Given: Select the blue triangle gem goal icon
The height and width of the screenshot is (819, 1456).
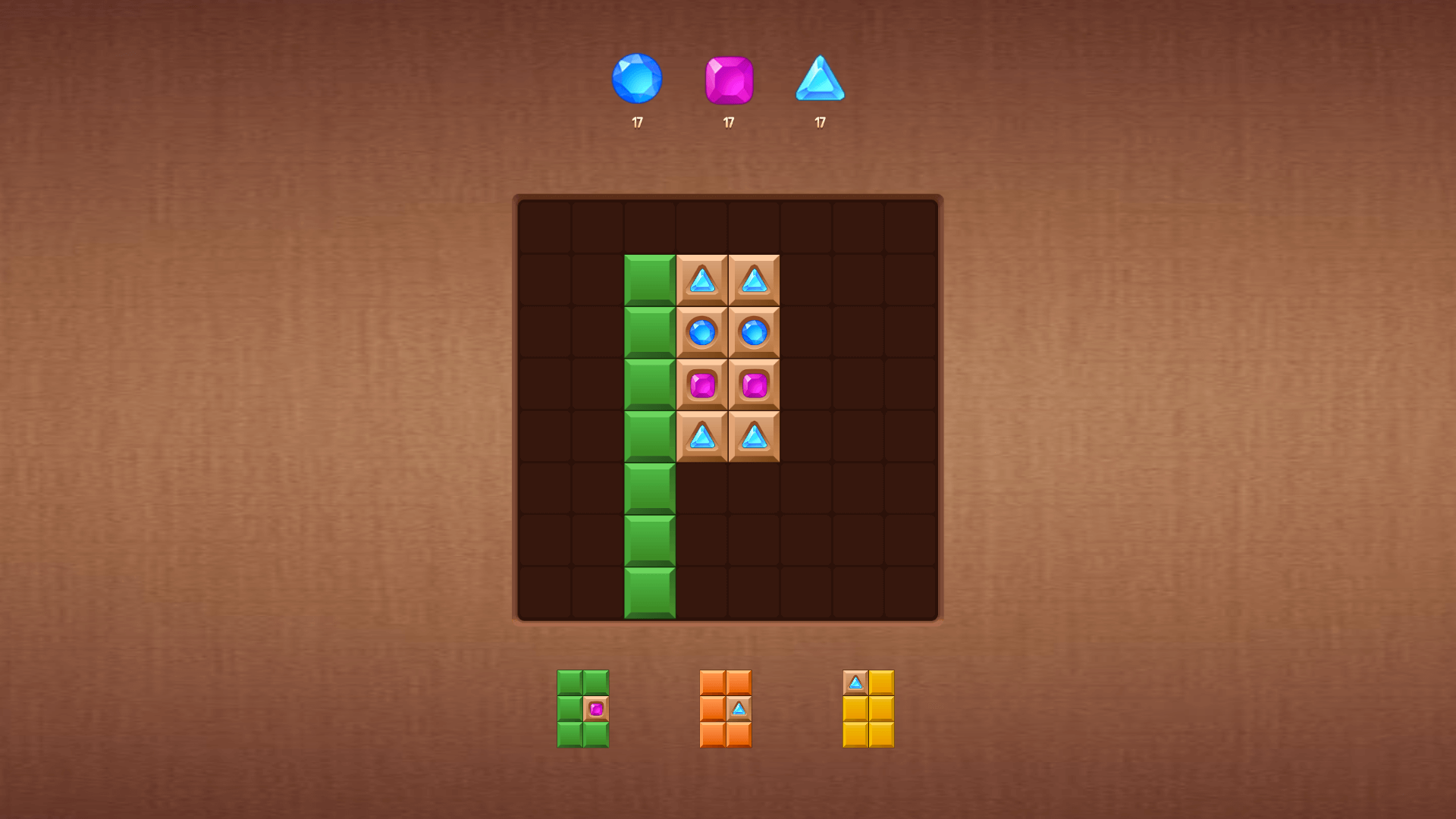Looking at the screenshot, I should pos(820,79).
